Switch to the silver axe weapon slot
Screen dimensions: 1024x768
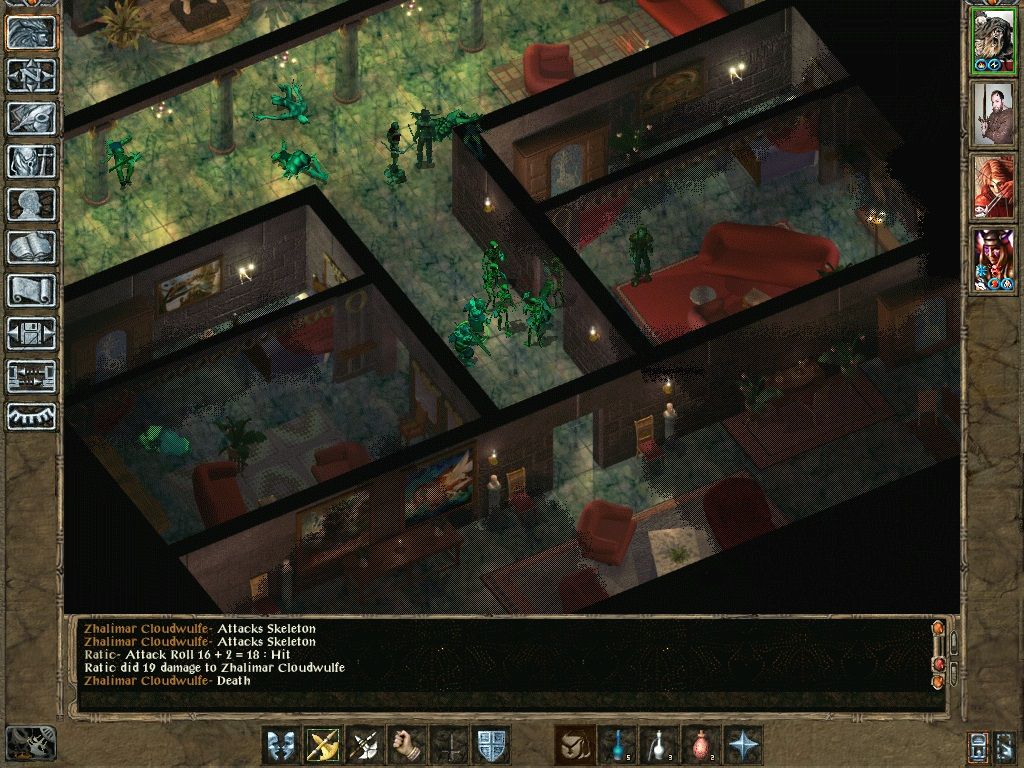tap(365, 745)
